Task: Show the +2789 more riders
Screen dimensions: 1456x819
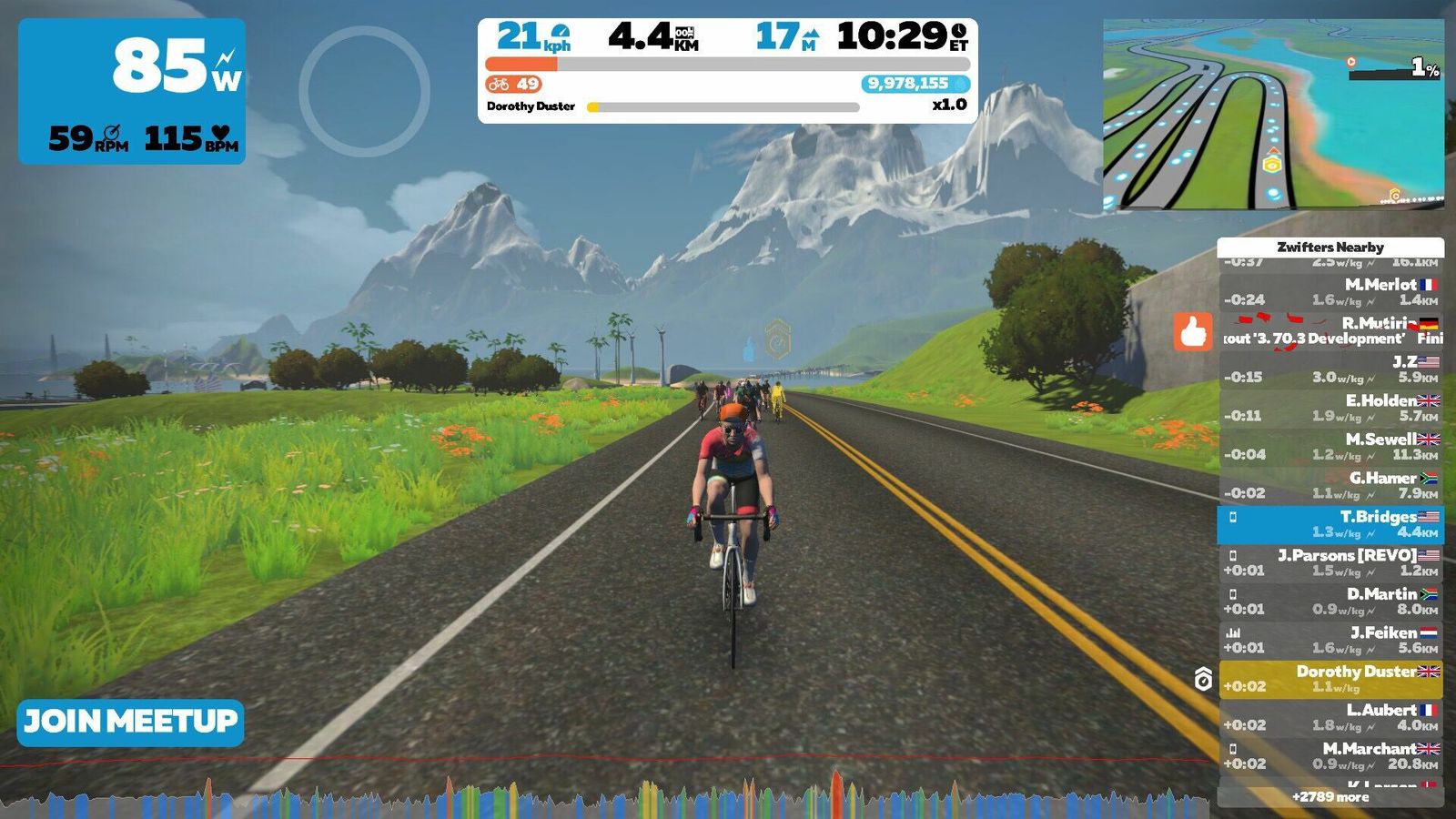Action: tap(1330, 797)
